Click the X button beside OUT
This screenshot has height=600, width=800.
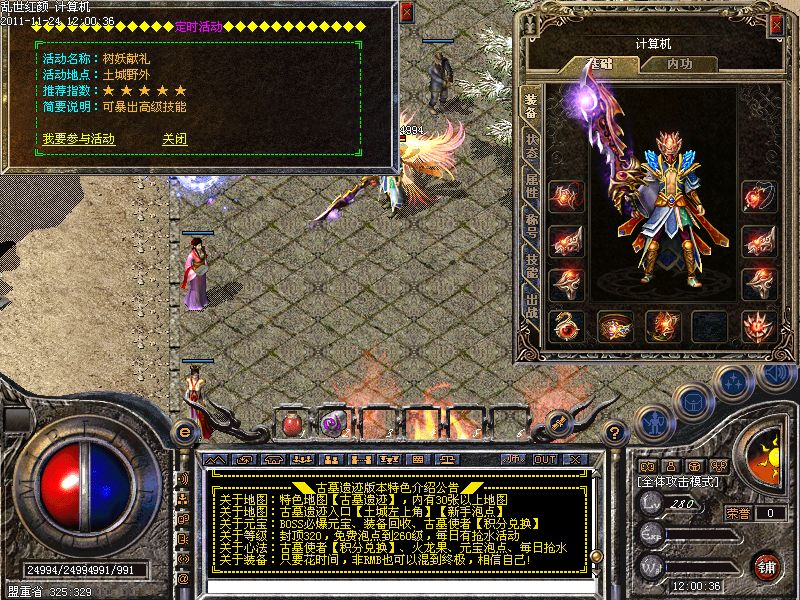[575, 459]
